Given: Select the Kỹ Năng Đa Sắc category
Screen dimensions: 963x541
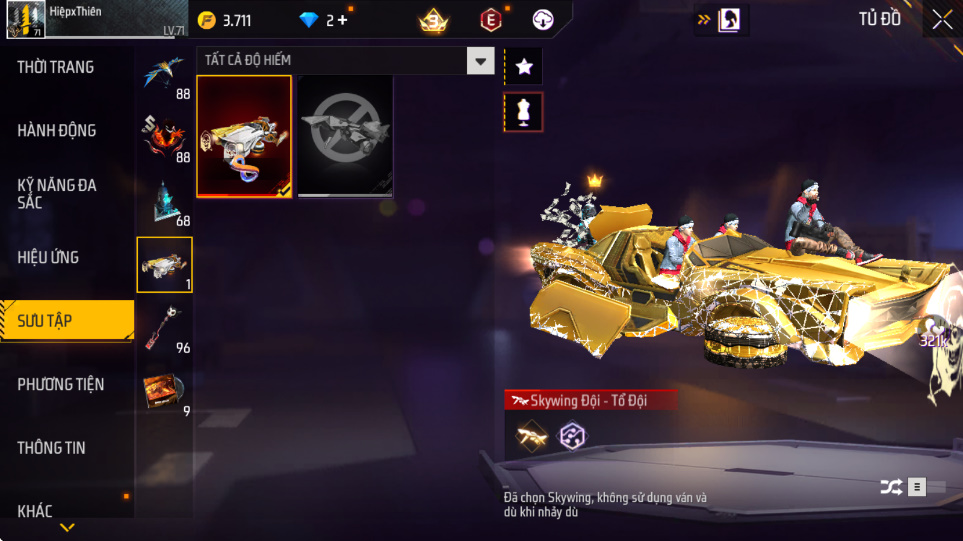Looking at the screenshot, I should pos(57,194).
